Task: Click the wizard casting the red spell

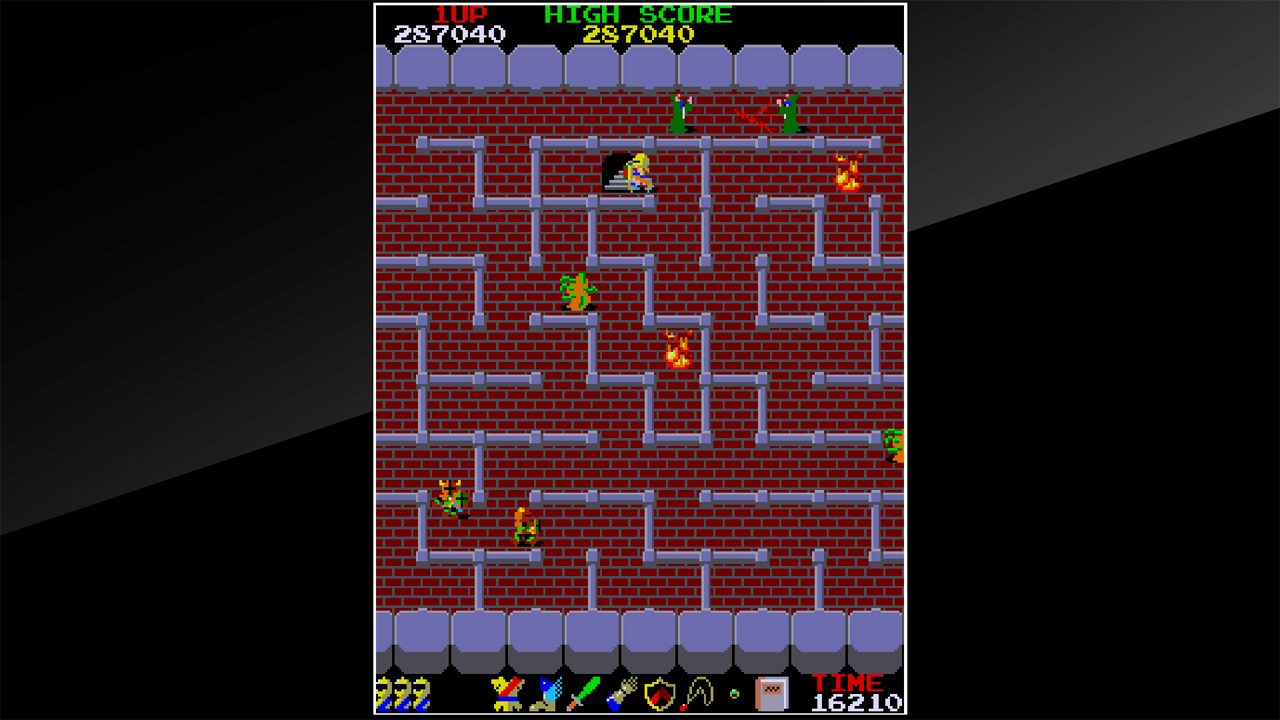Action: coord(787,110)
